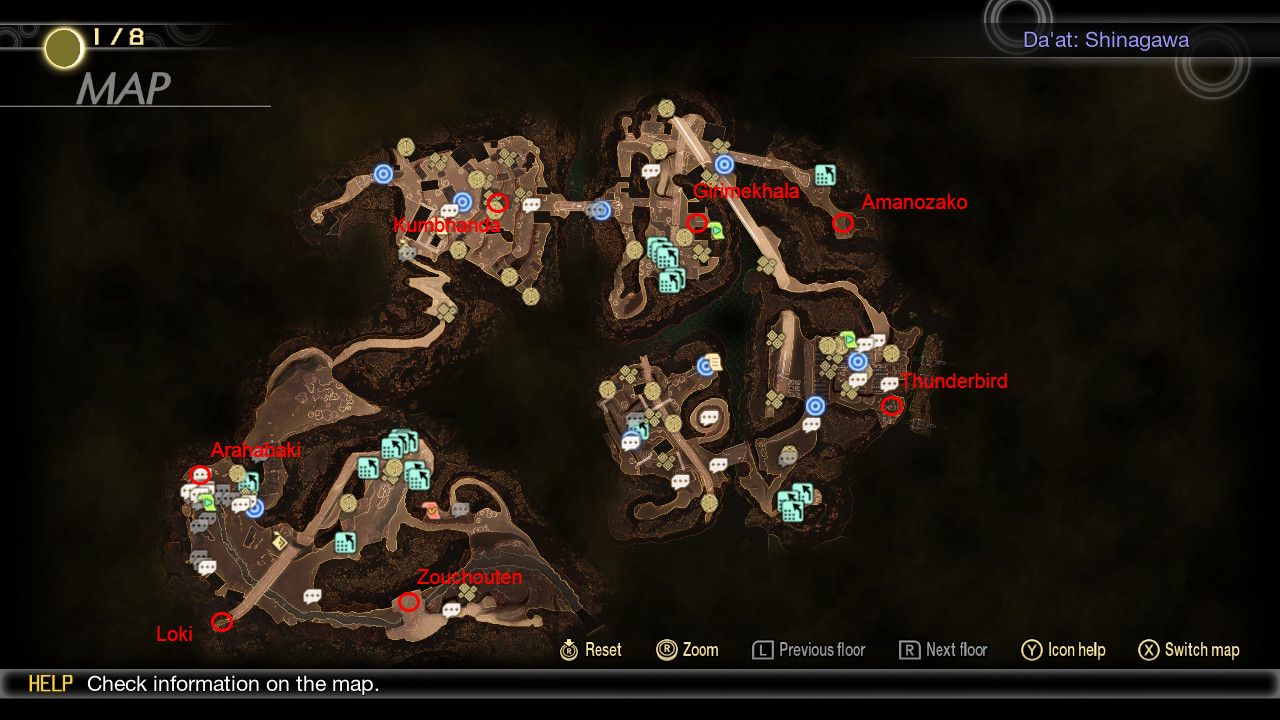Click the green quest event icon below Girimekhala's circle

717,231
